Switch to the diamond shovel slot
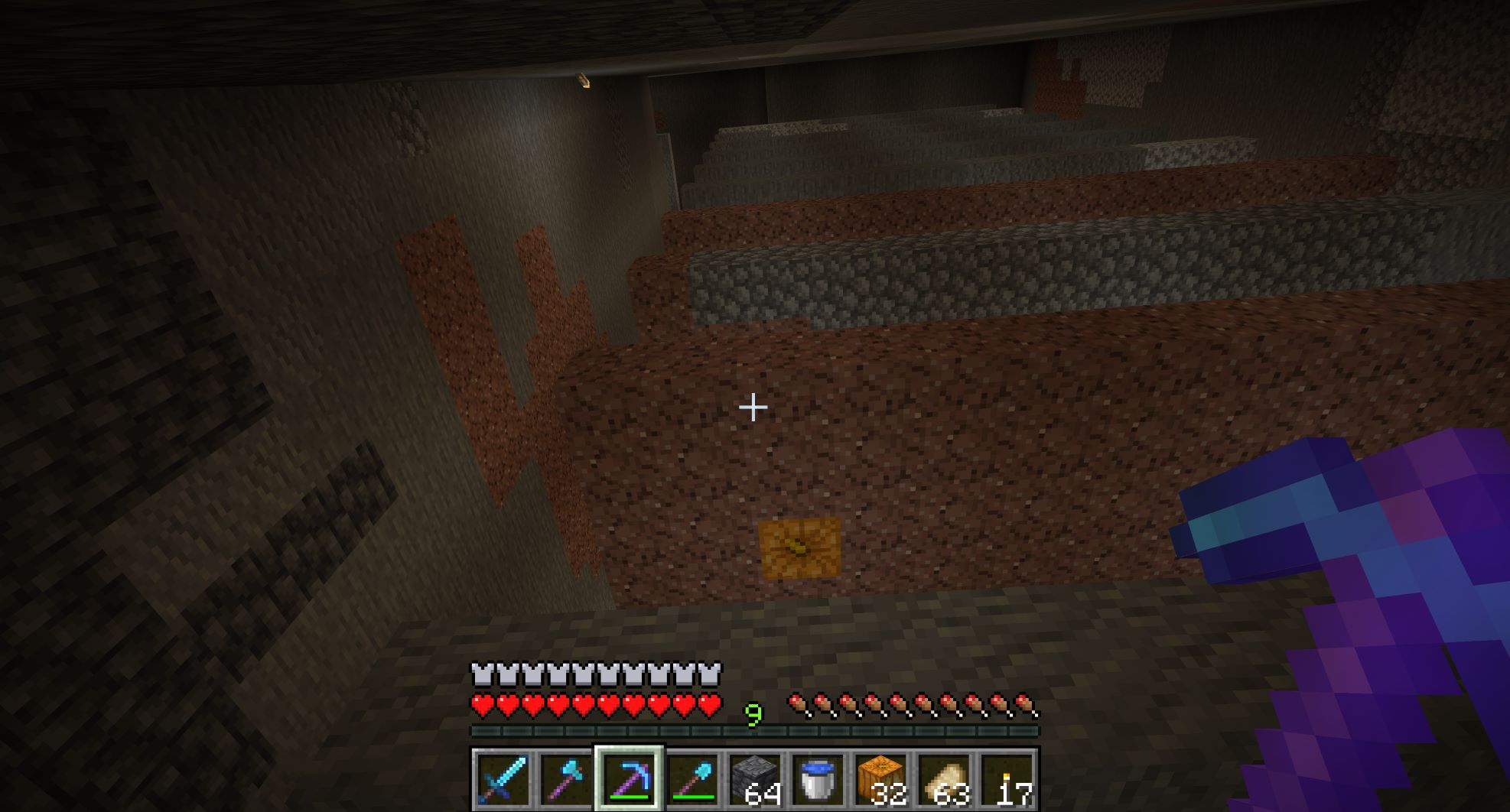Screen dimensions: 1510x812 pos(692,779)
